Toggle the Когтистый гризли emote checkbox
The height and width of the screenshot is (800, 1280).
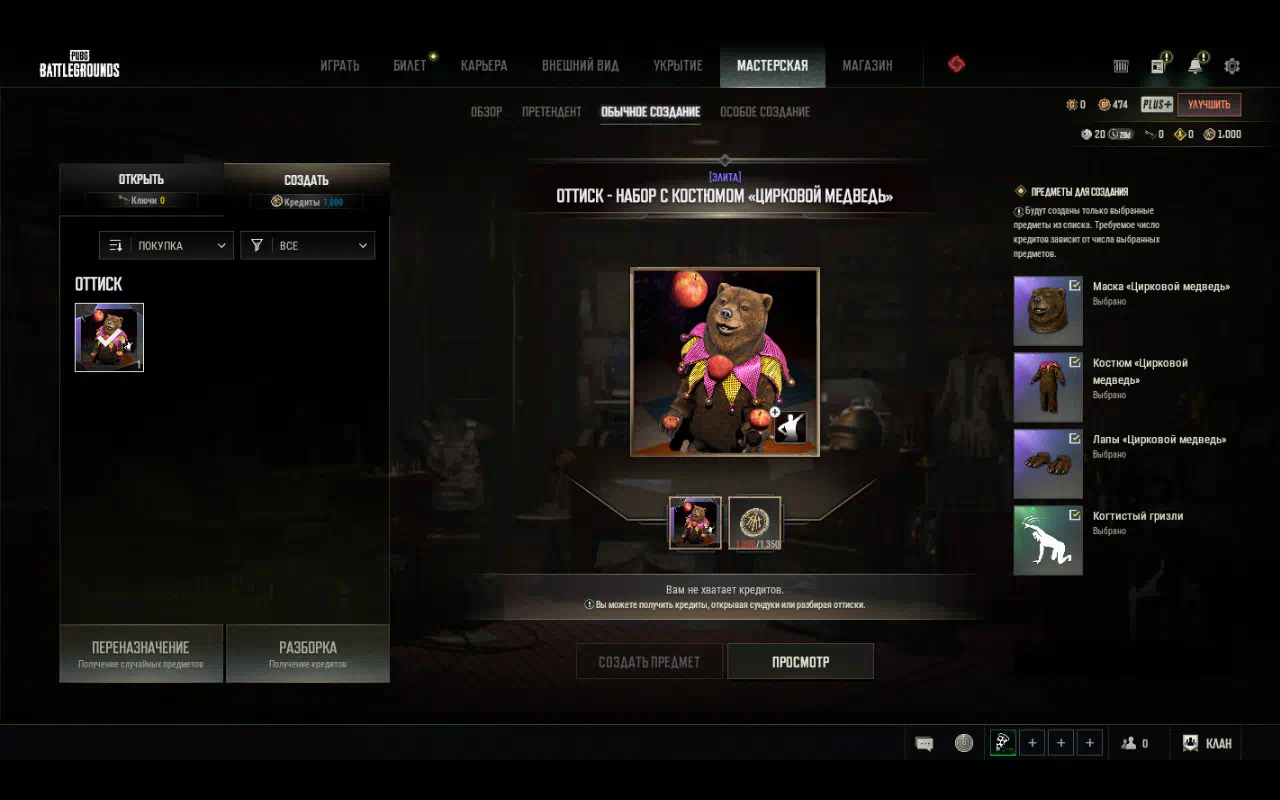pyautogui.click(x=1074, y=515)
